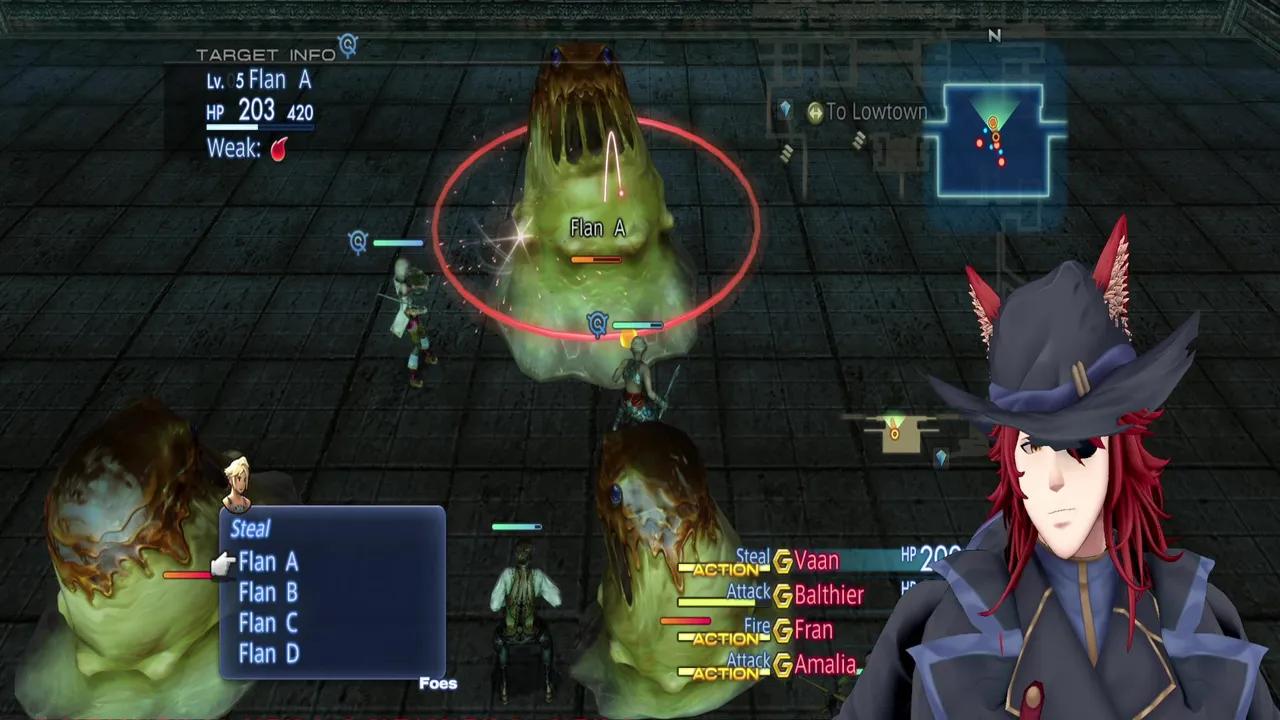Choose Flan B in target list
Viewport: 1280px width, 720px height.
pos(268,593)
